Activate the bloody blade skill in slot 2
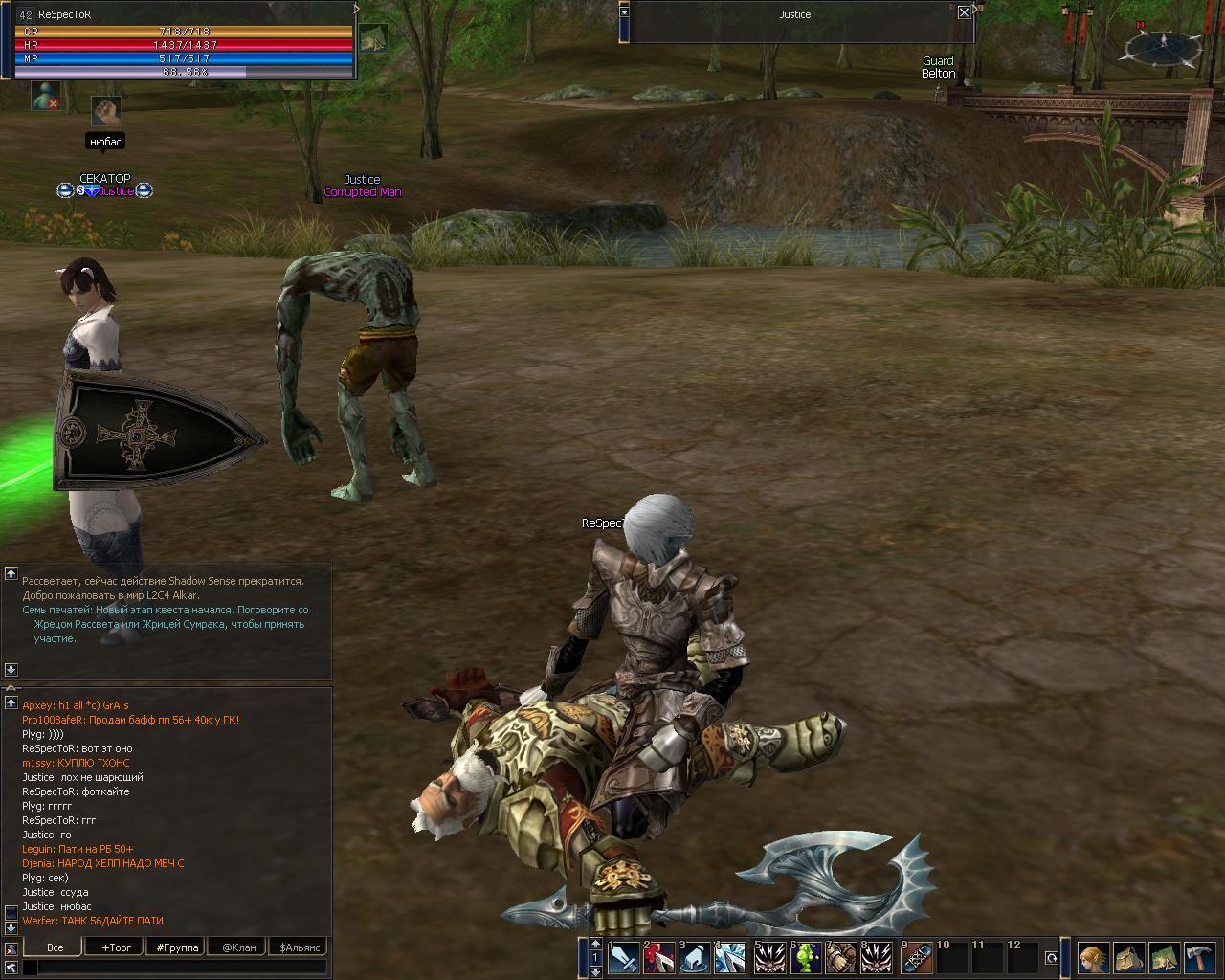Viewport: 1225px width, 980px height. click(659, 958)
